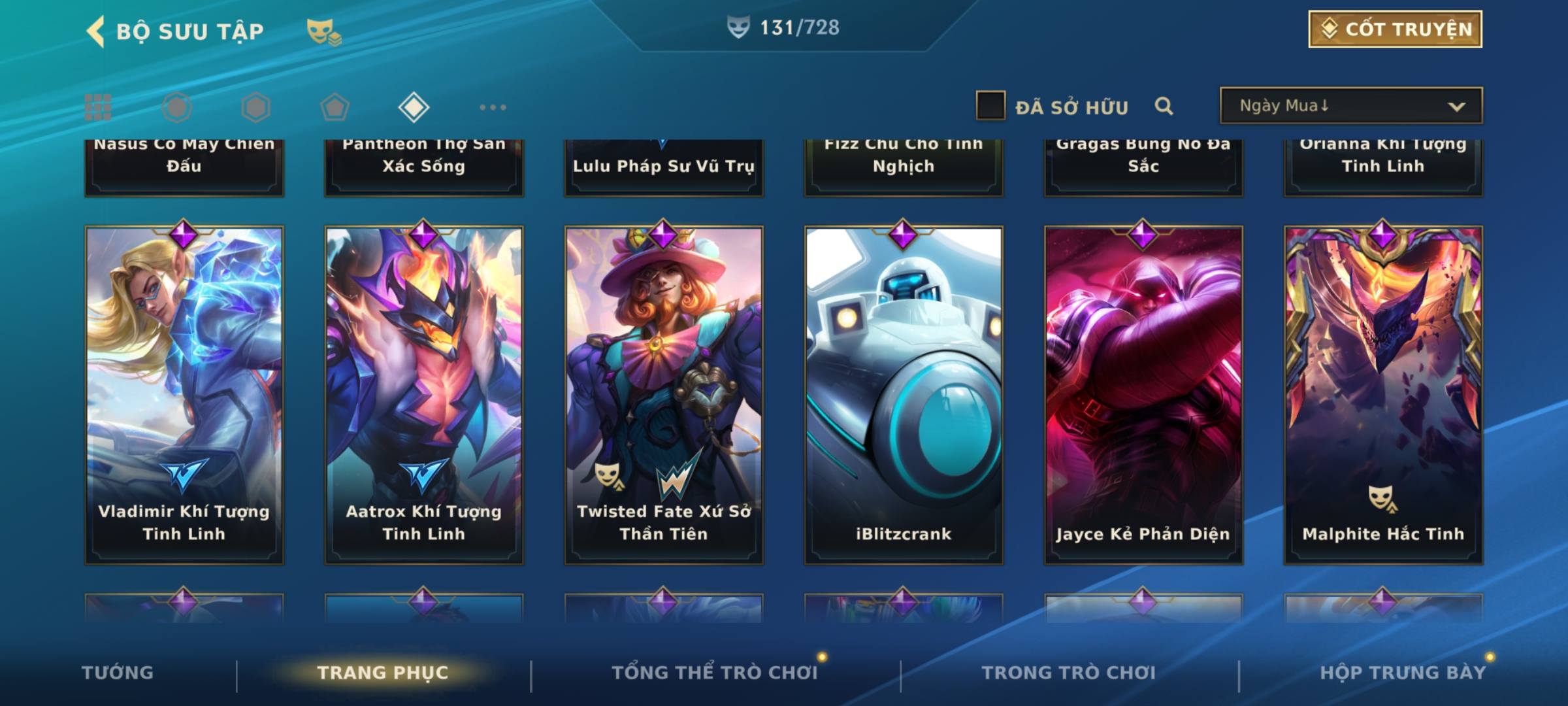
Task: Expand the Ngày Mua sort dropdown
Action: tap(1350, 106)
